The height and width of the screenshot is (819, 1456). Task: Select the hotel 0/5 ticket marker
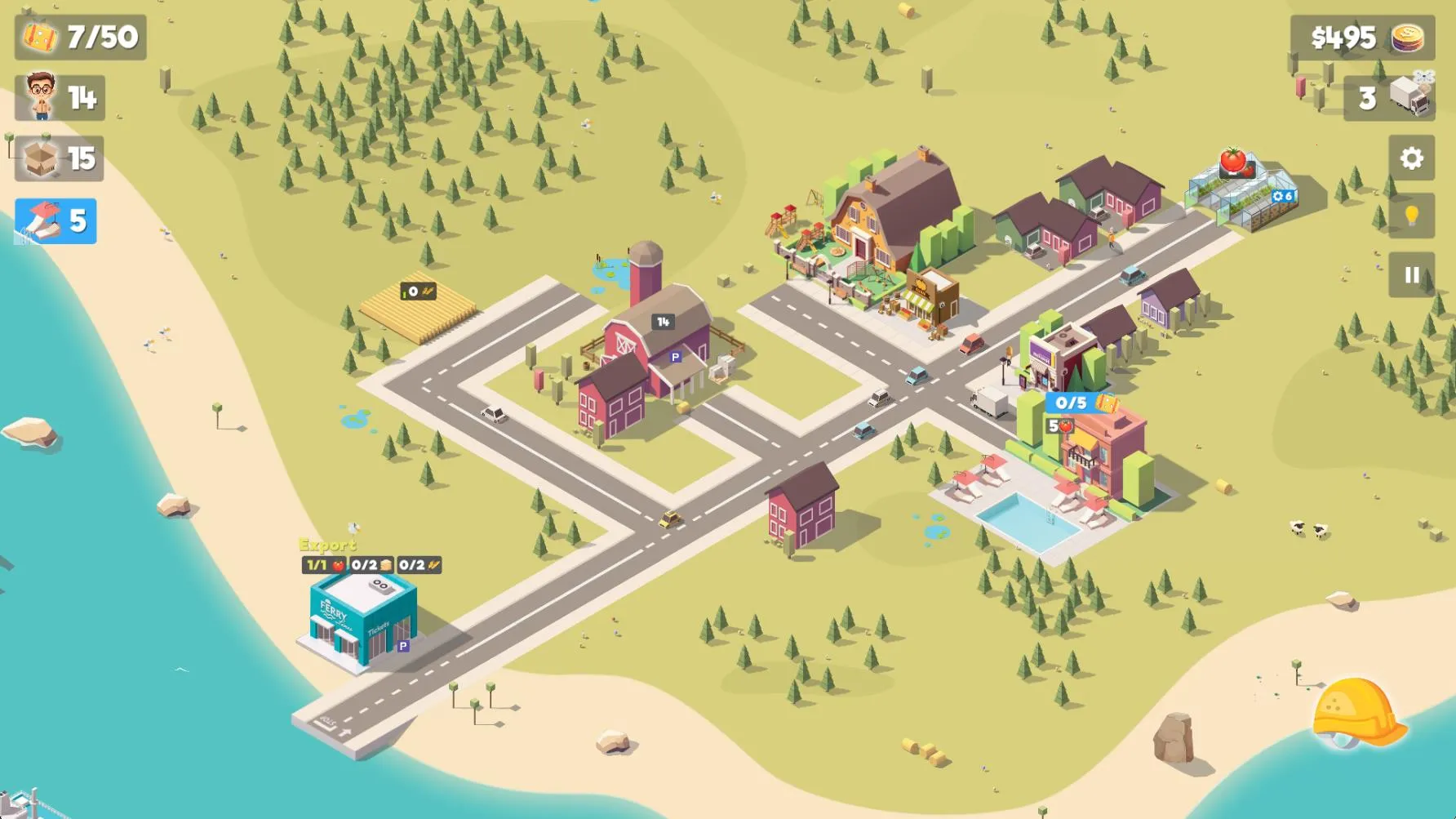click(x=1081, y=403)
